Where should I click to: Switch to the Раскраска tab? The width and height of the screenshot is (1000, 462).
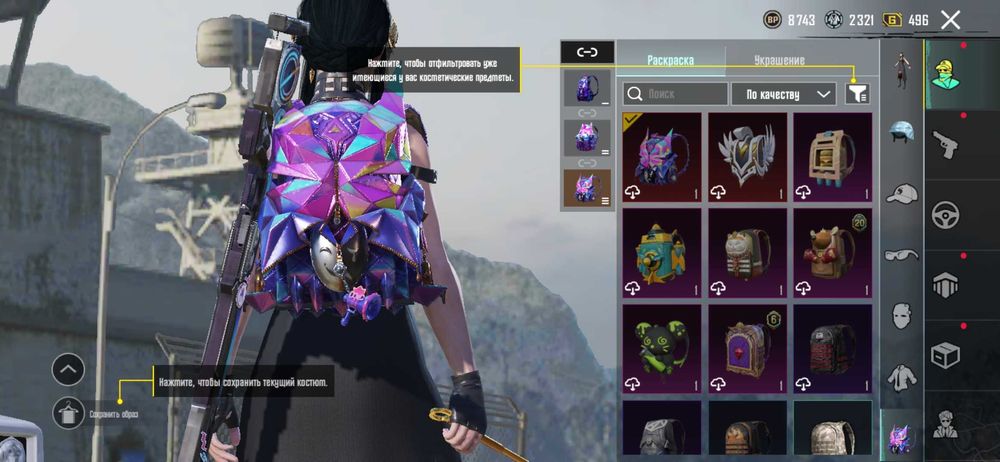[670, 60]
